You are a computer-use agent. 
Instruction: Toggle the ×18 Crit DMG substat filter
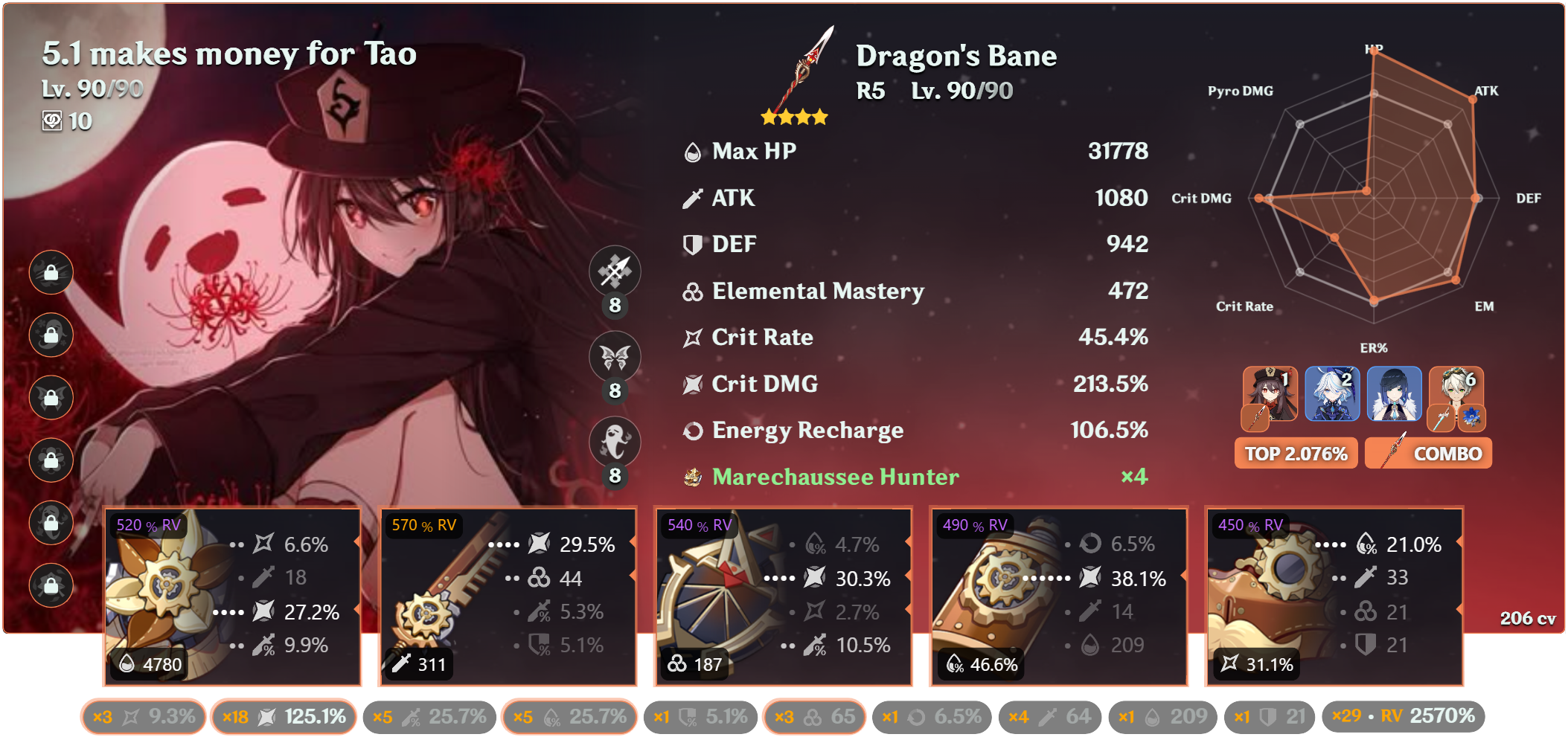pos(284,716)
